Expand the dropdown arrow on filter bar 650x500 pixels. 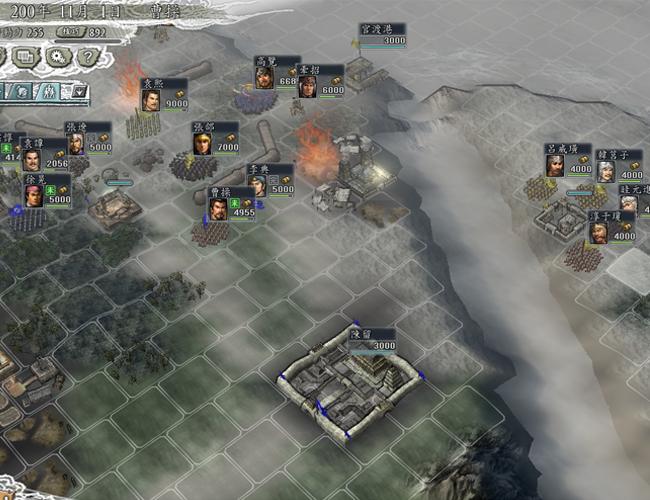pyautogui.click(x=80, y=91)
